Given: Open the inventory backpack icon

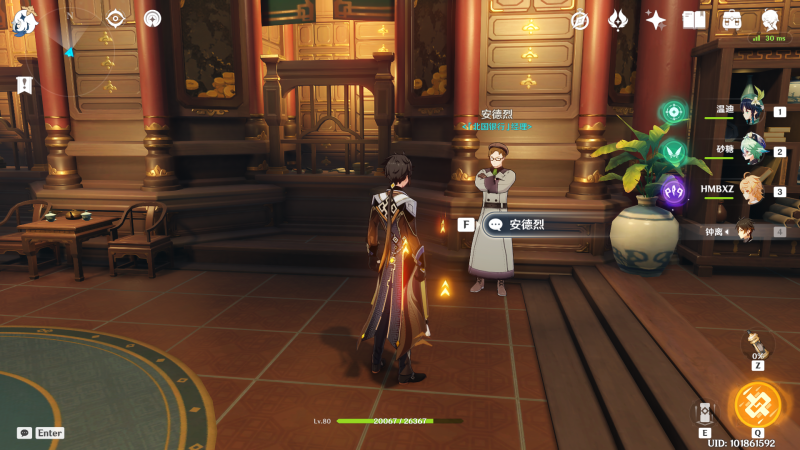Looking at the screenshot, I should click(731, 20).
